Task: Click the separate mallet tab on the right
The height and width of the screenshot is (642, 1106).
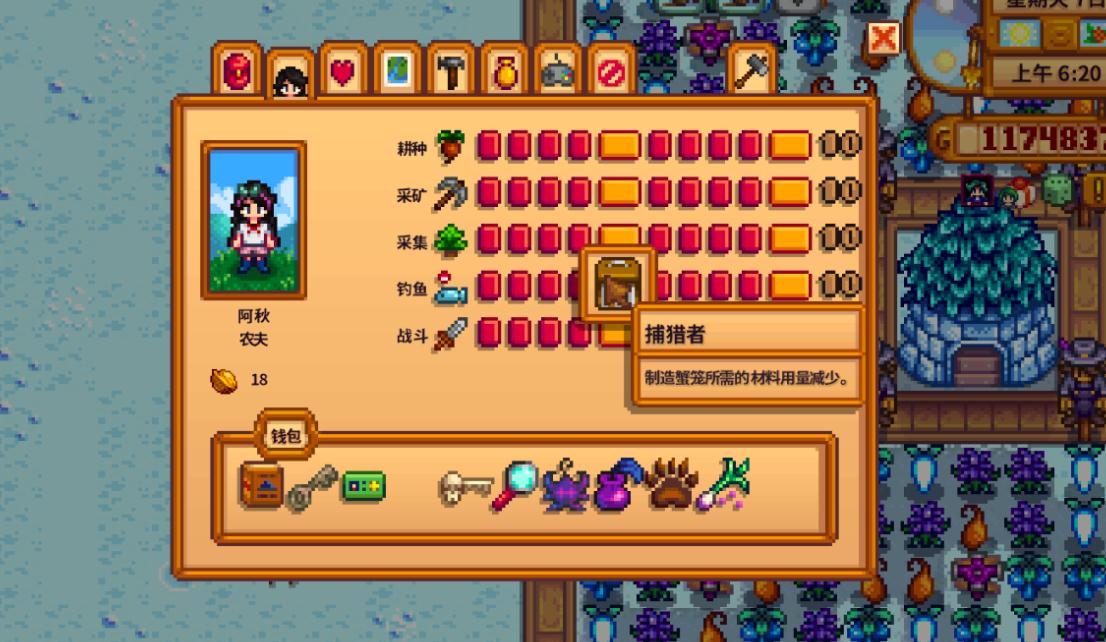Action: click(751, 70)
